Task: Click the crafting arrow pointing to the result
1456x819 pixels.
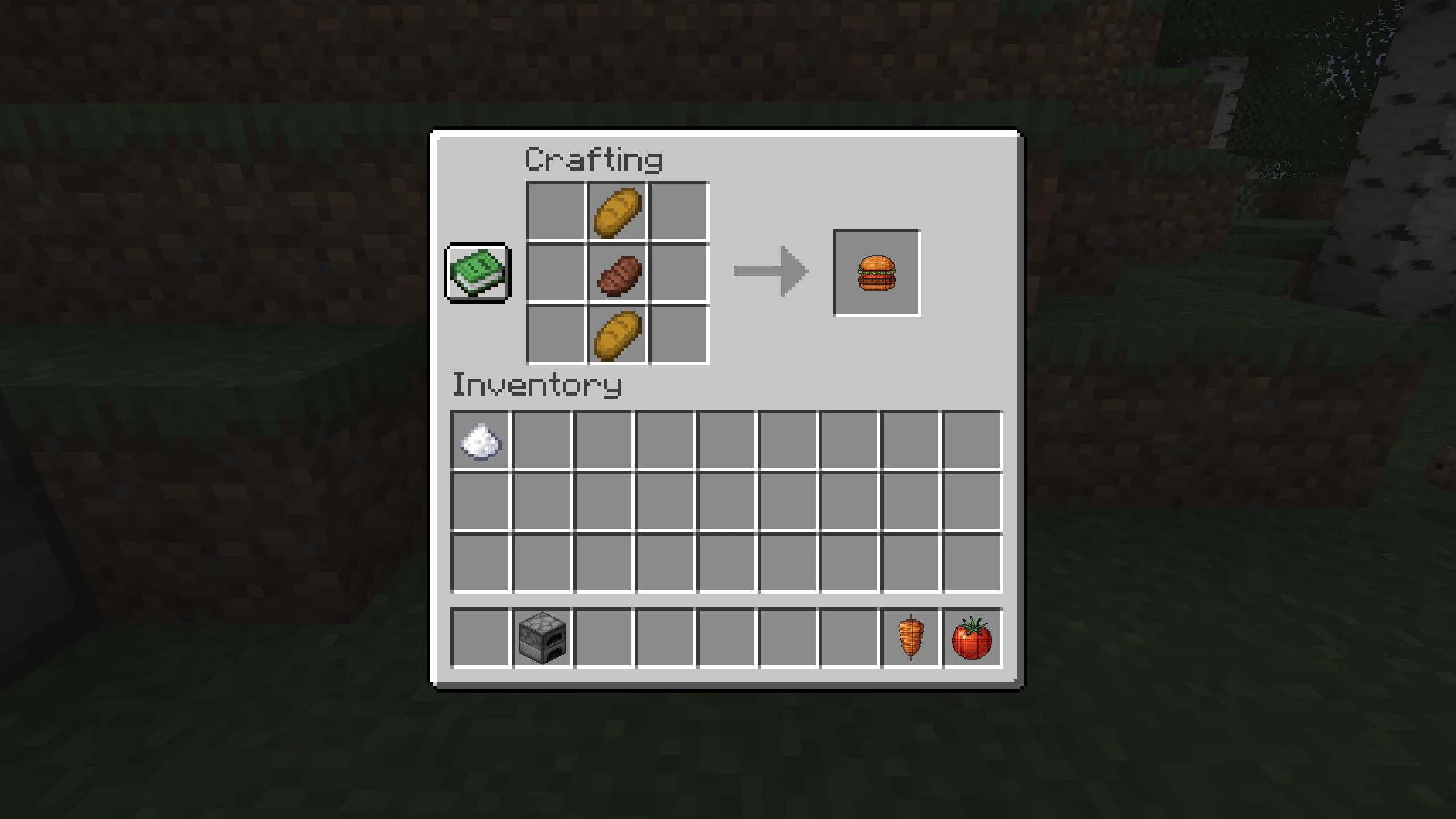Action: (x=771, y=273)
